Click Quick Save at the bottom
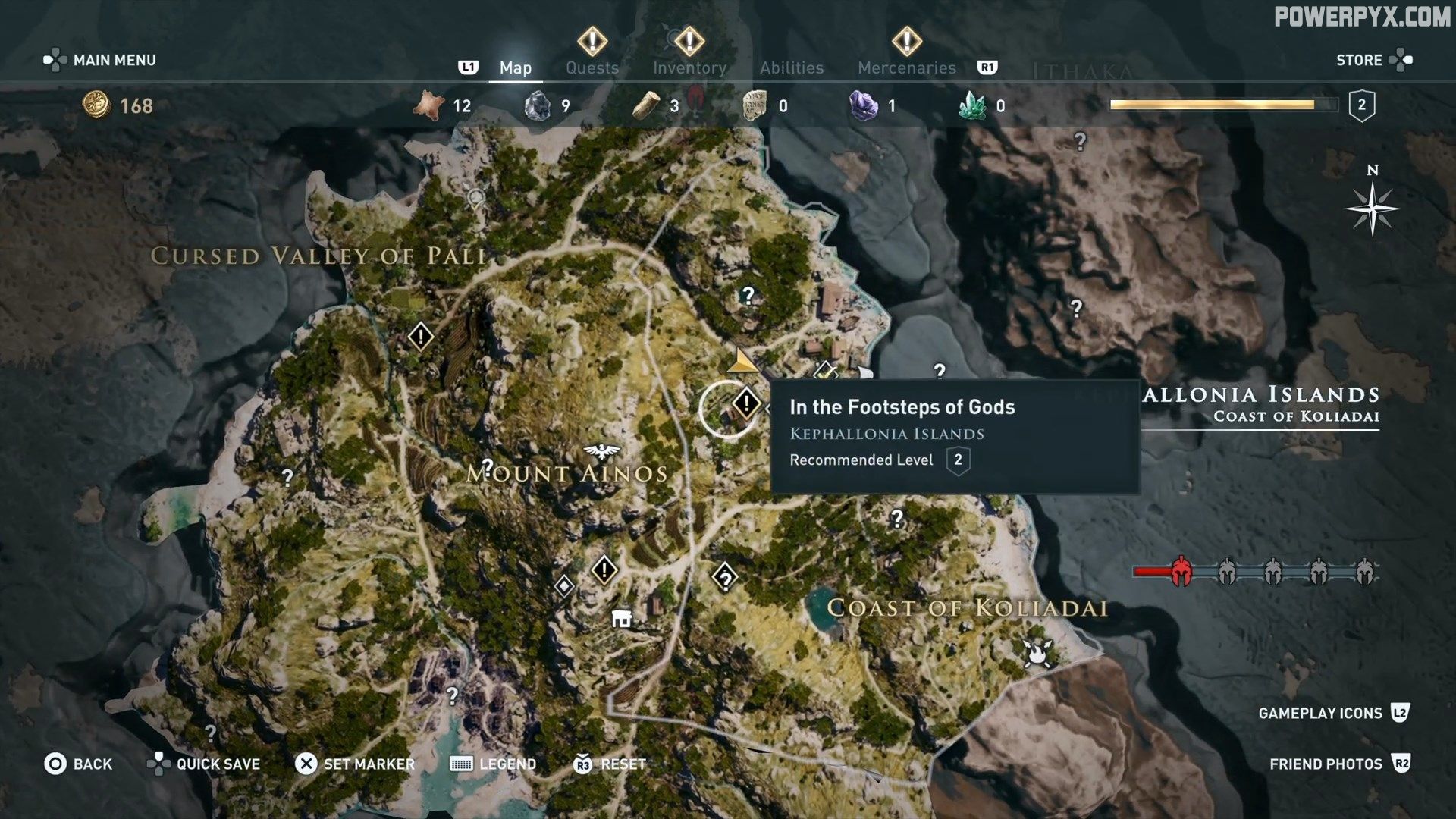This screenshot has height=819, width=1456. [x=216, y=764]
